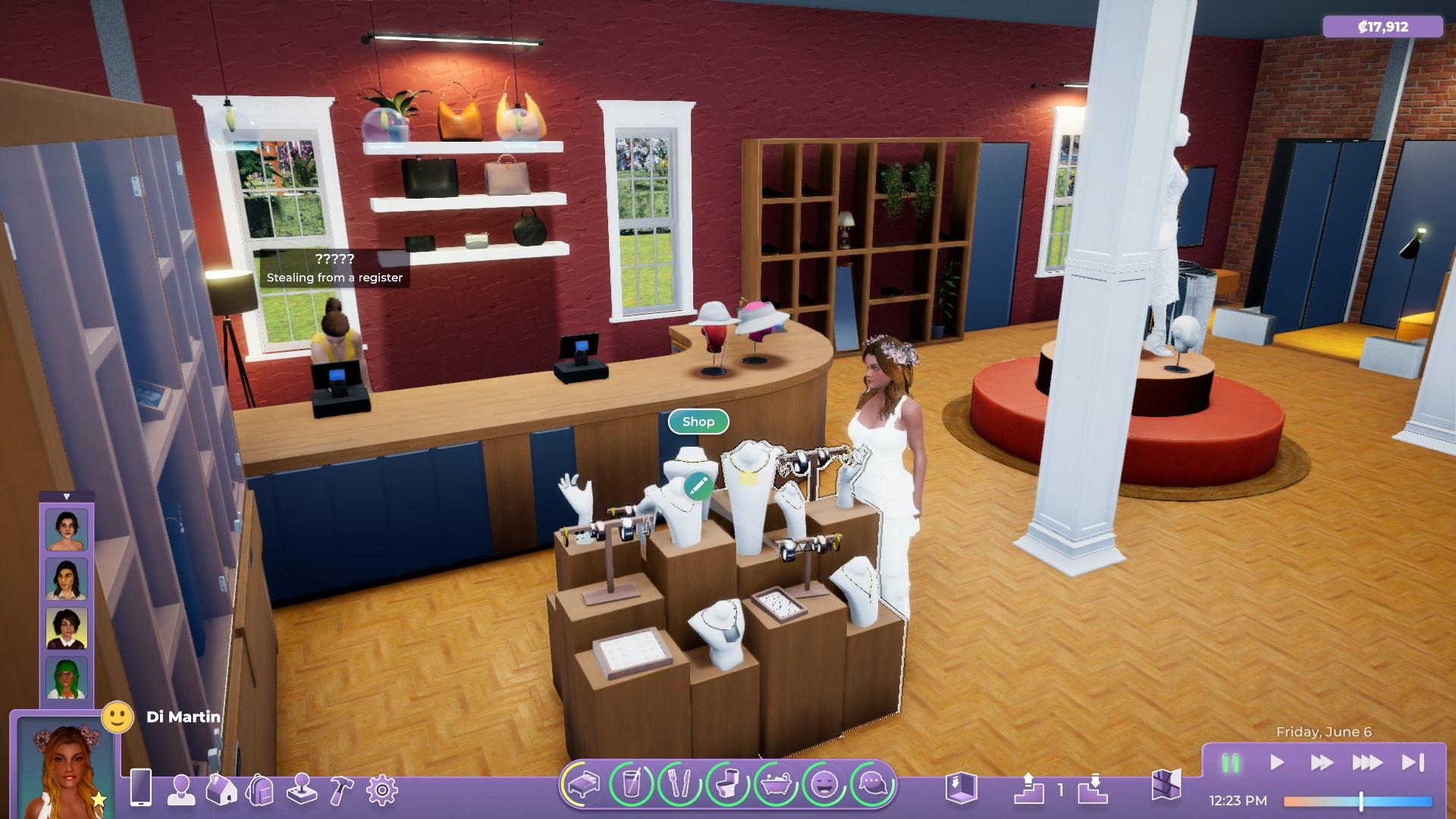Set time to triple fast-forward speed
The height and width of the screenshot is (819, 1456).
tap(1367, 763)
